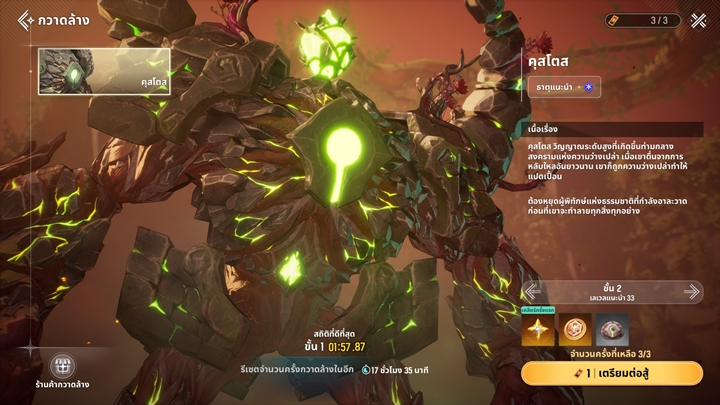The height and width of the screenshot is (405, 720).
Task: Open the ร้านค้ากวาดล้าง shop
Action: tap(62, 372)
